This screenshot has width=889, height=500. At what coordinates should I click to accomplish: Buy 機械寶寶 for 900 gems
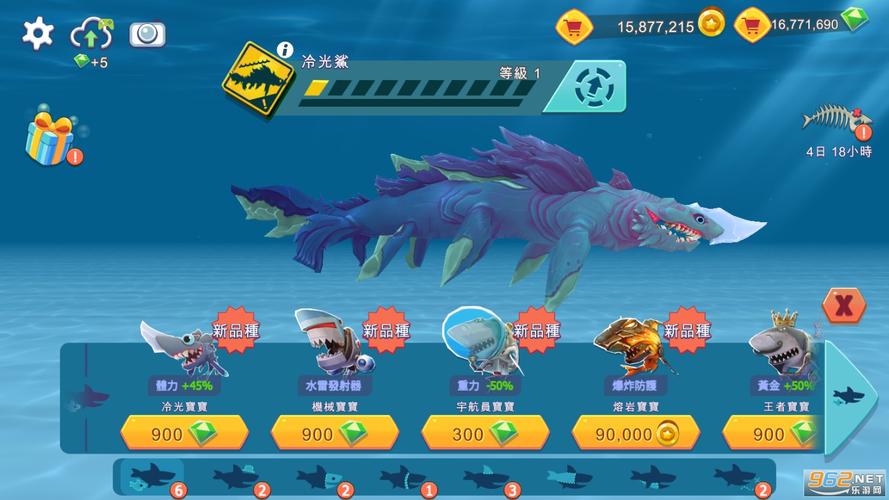334,433
